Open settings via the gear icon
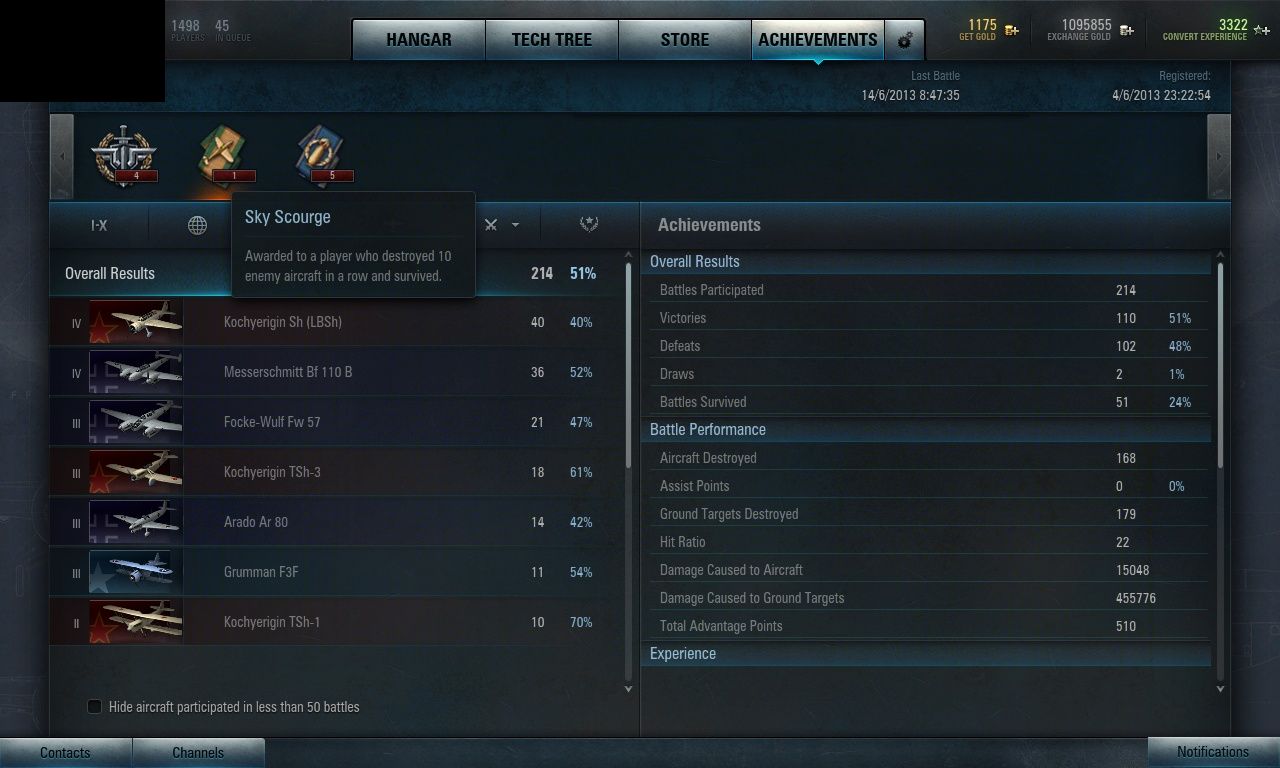 point(905,40)
